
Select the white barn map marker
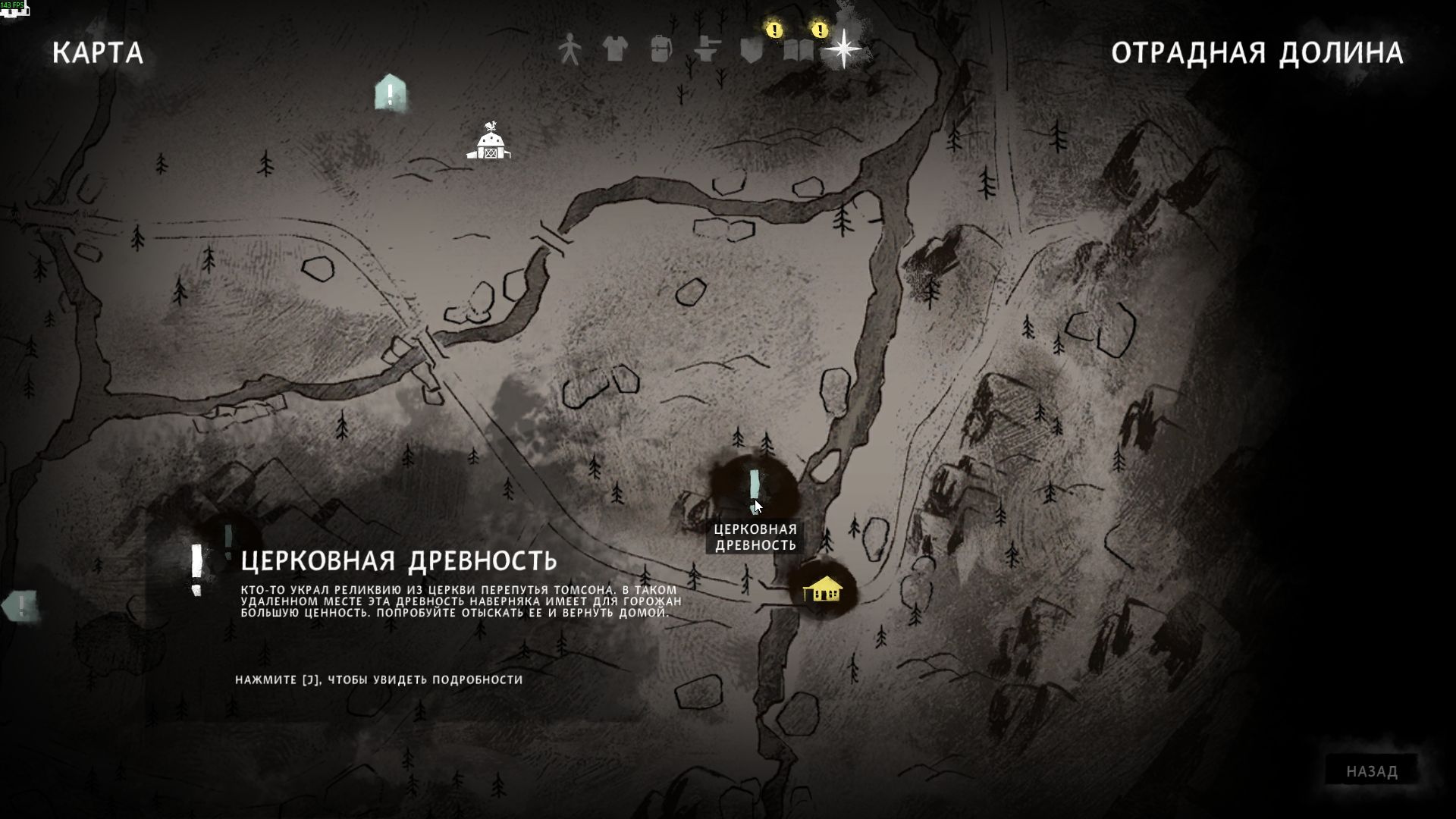point(489,143)
